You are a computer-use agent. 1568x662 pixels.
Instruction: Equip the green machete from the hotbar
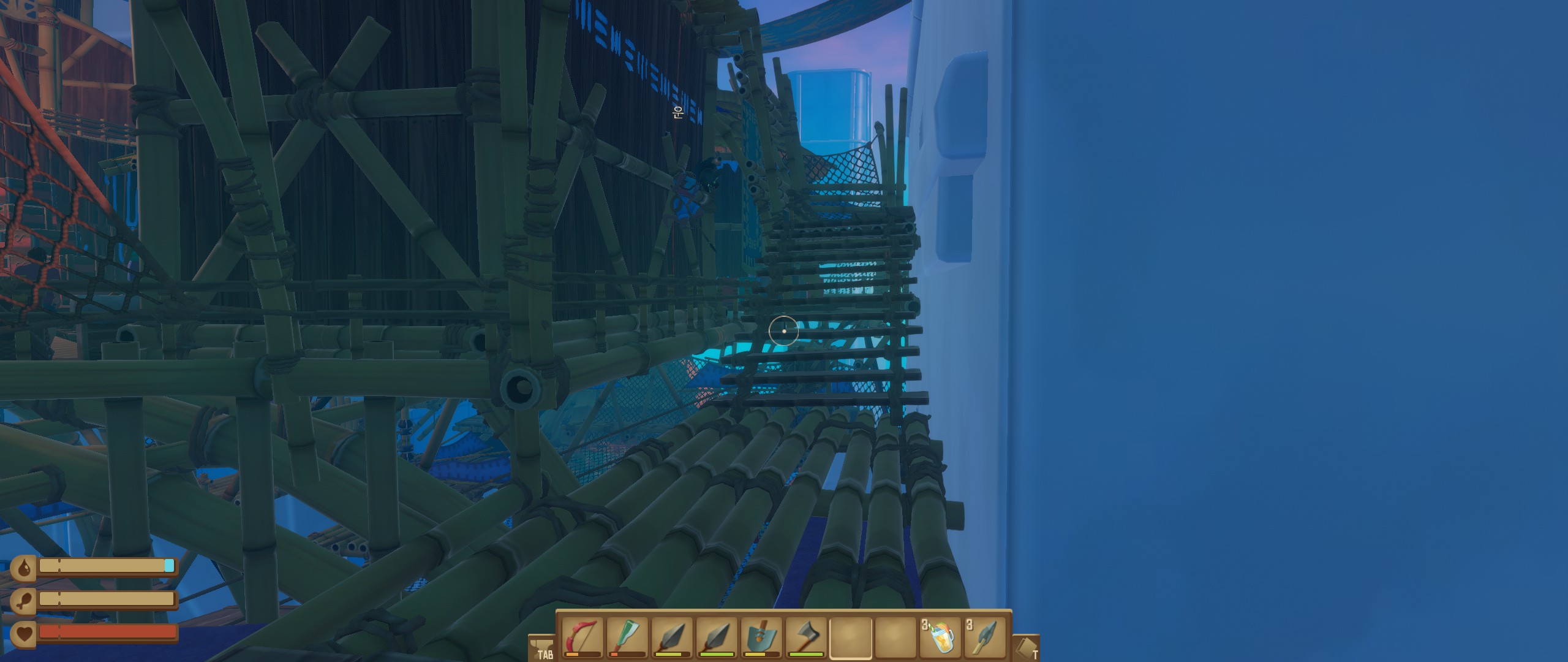click(x=627, y=637)
